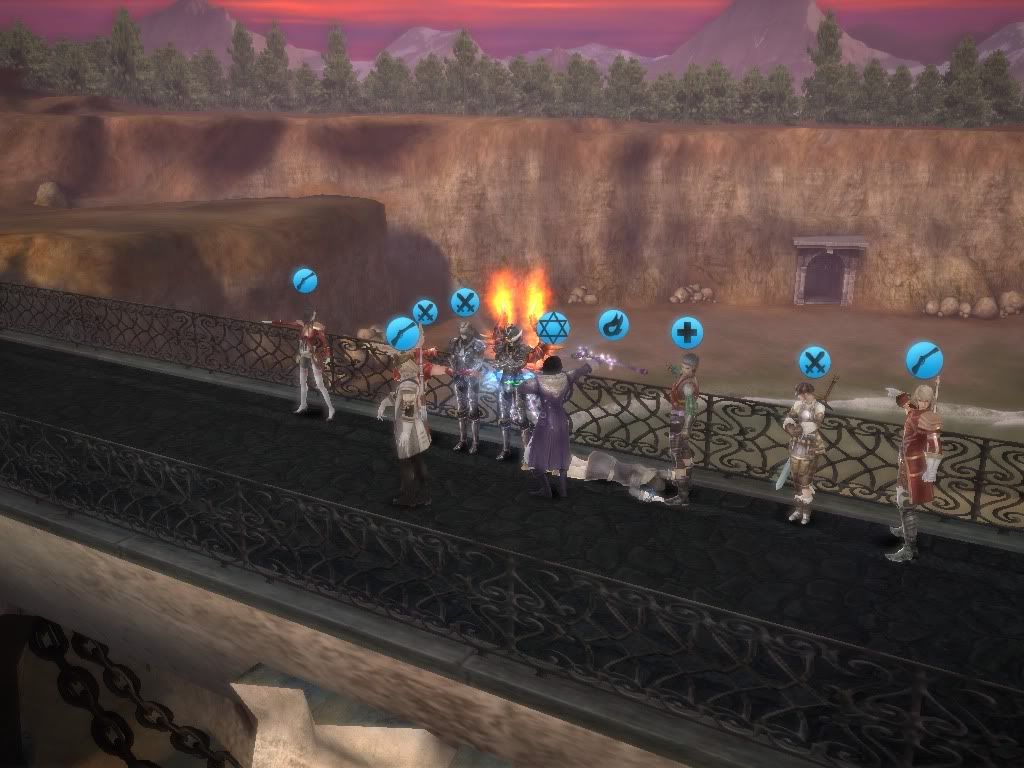Click the flame class marker icon
1024x768 pixels.
click(613, 324)
